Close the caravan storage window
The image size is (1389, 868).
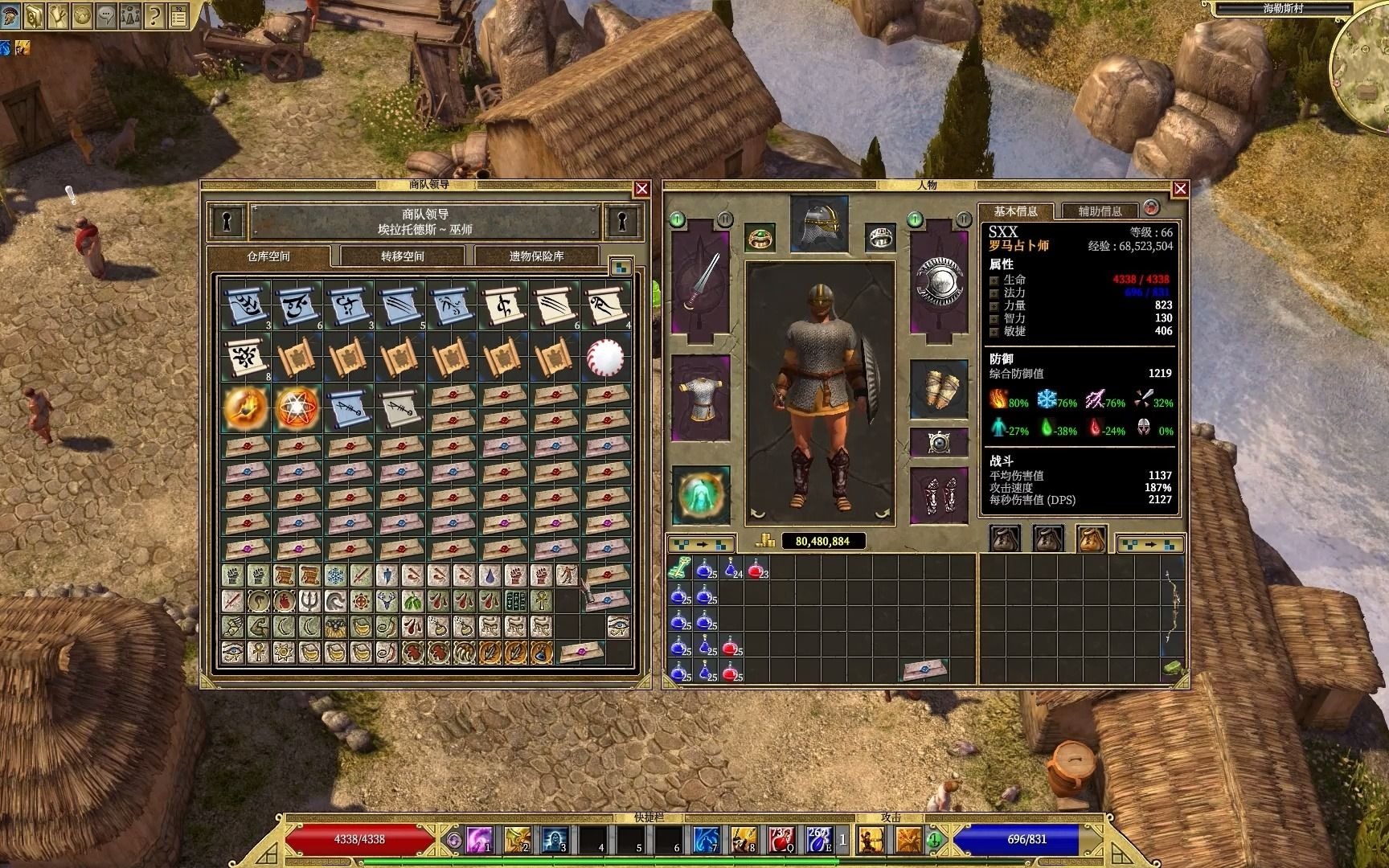point(641,189)
